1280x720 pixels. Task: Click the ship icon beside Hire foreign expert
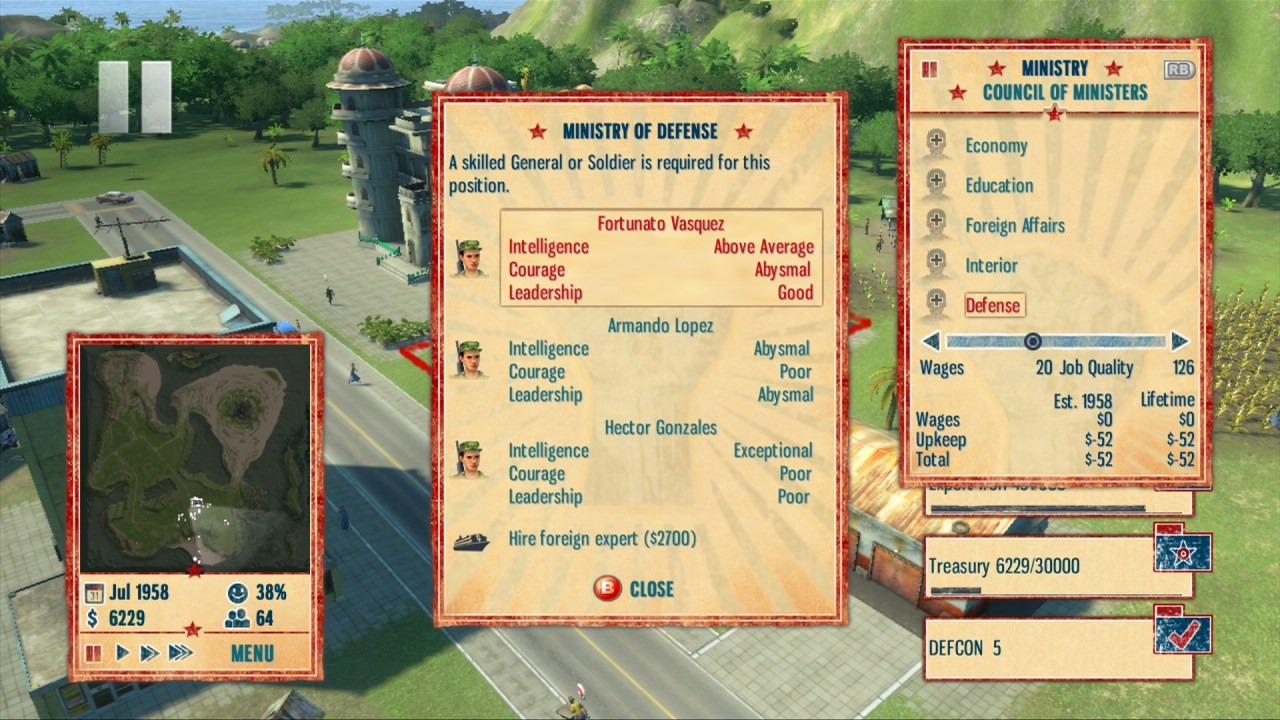[x=469, y=539]
